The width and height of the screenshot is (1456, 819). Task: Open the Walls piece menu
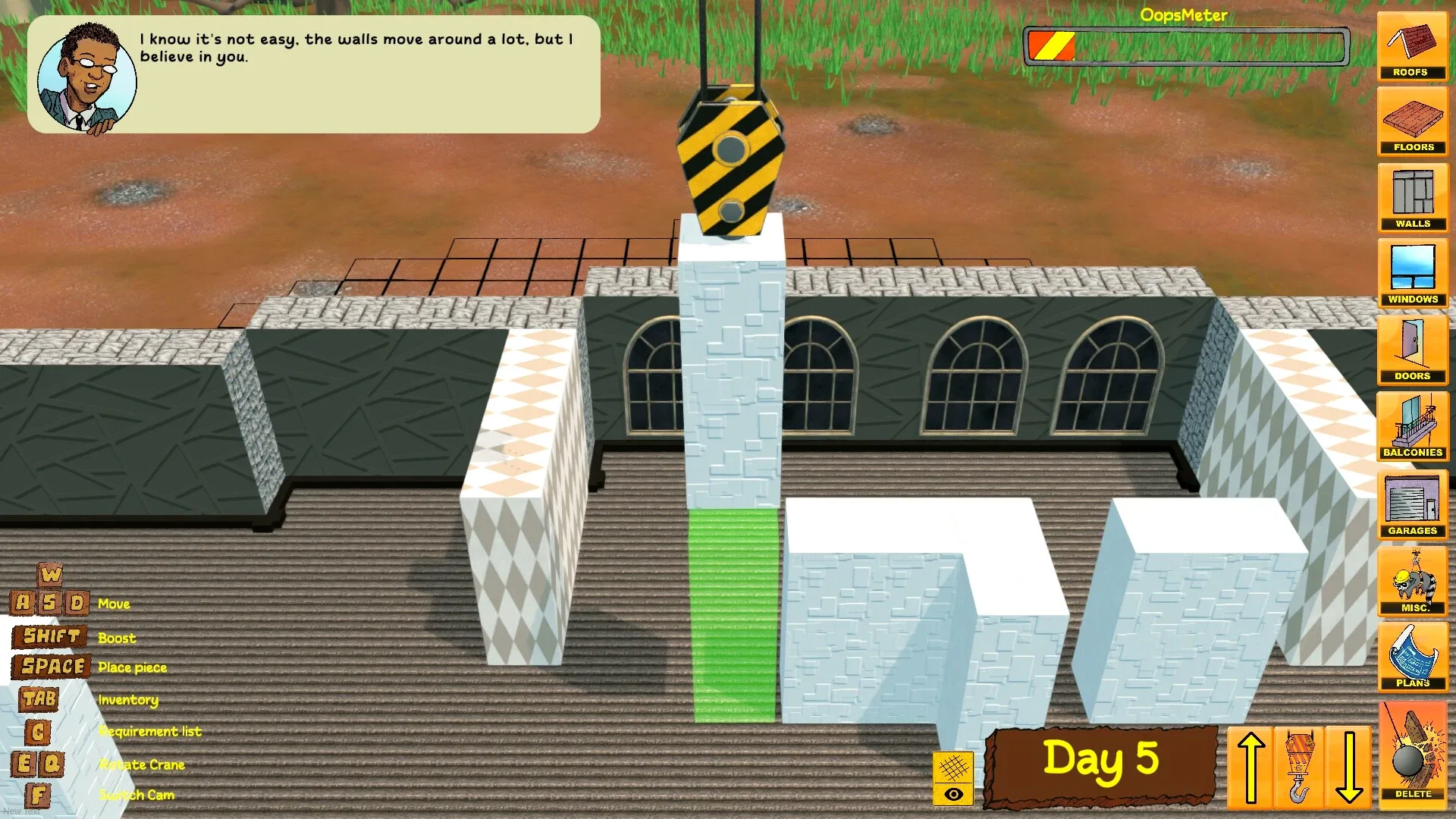click(x=1412, y=197)
